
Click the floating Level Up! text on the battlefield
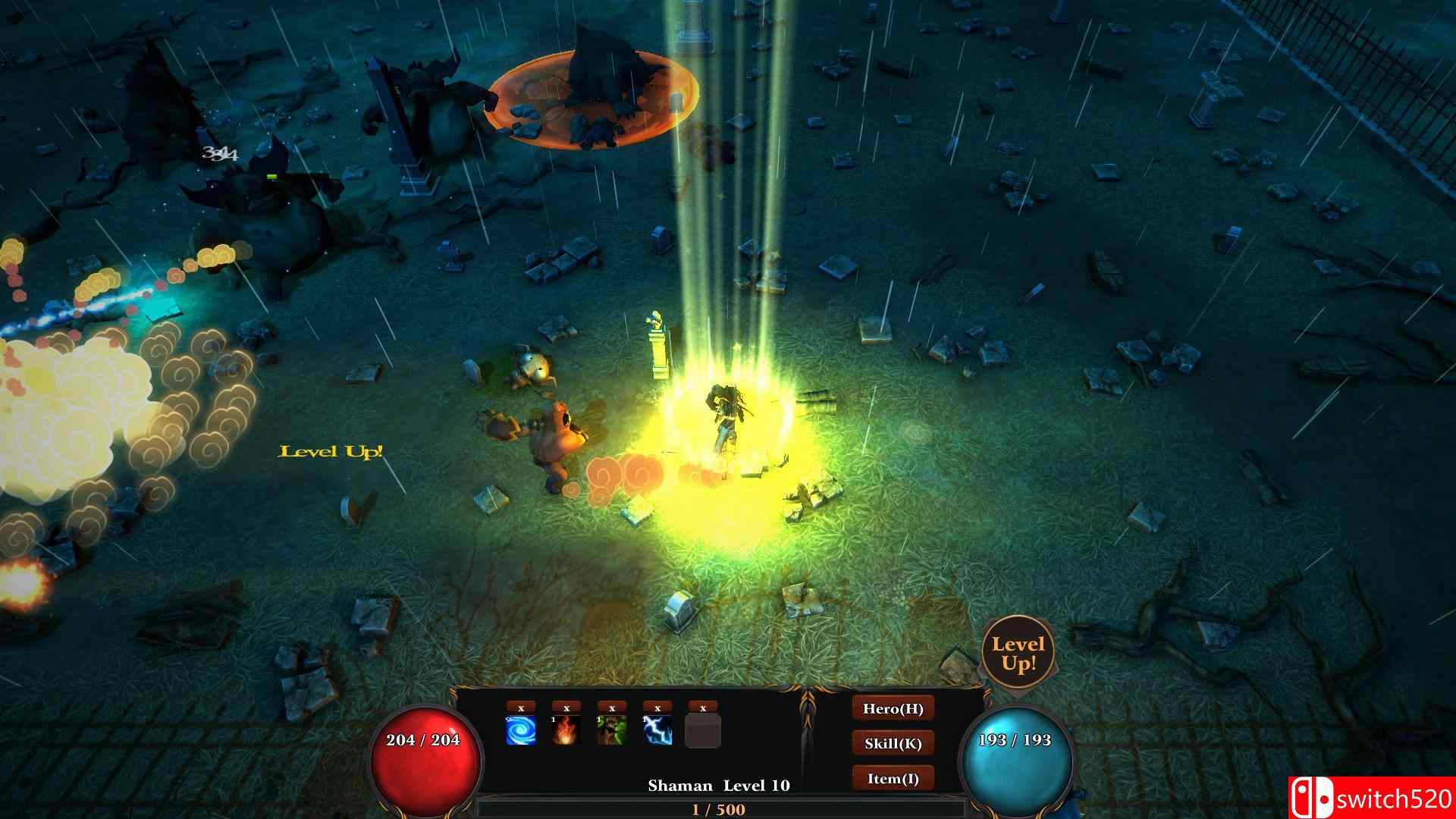331,452
